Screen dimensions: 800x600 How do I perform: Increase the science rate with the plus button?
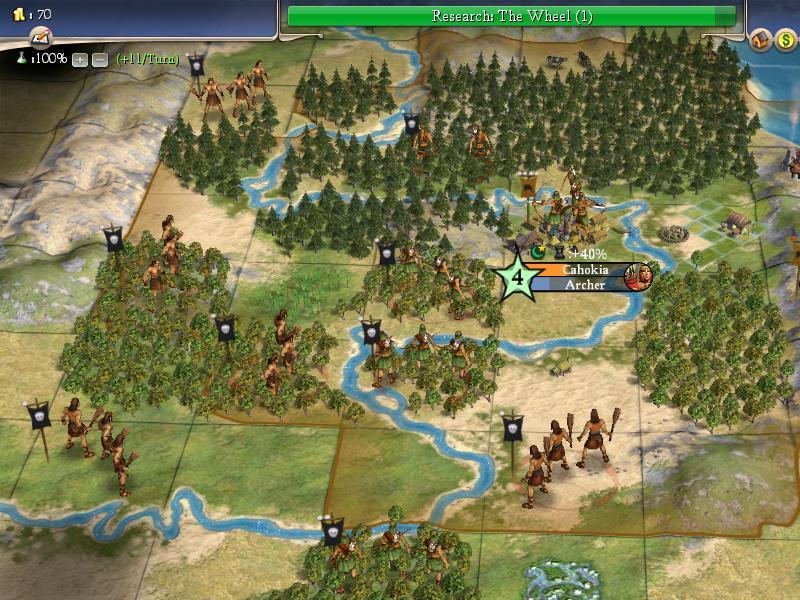click(80, 60)
